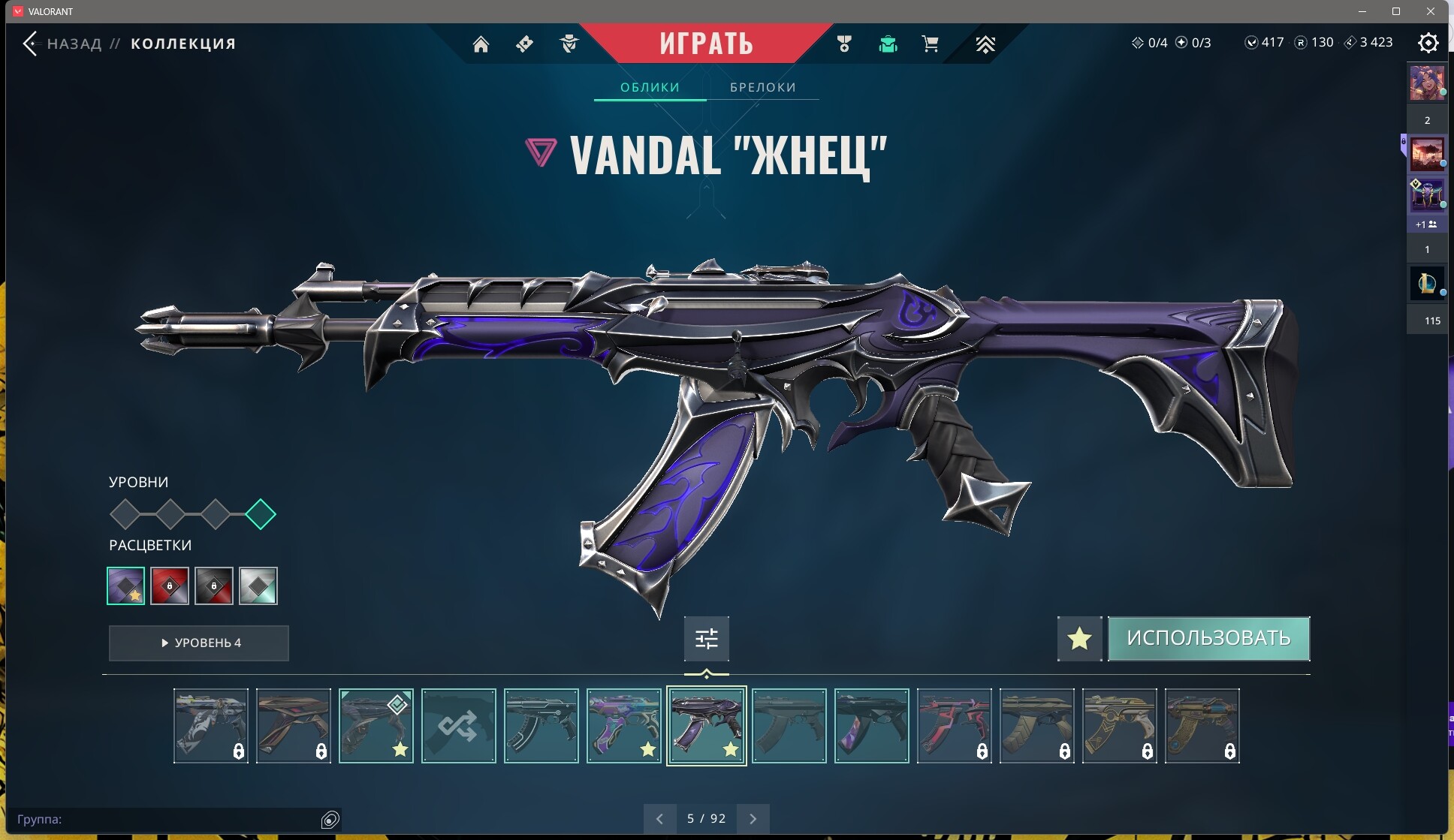This screenshot has height=840, width=1454.
Task: Click the red ИГРАТЬ play button
Action: pos(706,44)
